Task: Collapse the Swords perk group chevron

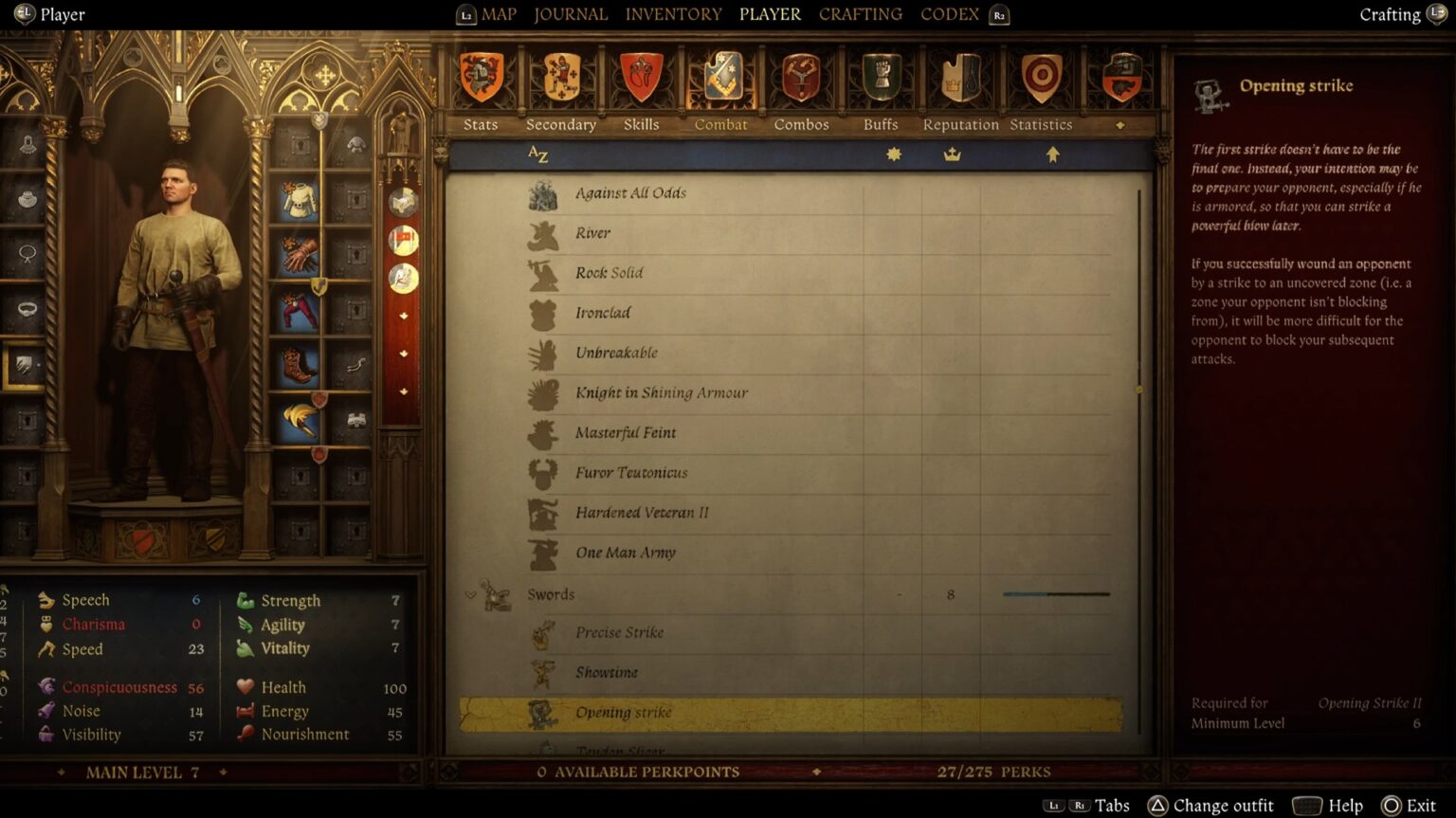Action: [469, 594]
